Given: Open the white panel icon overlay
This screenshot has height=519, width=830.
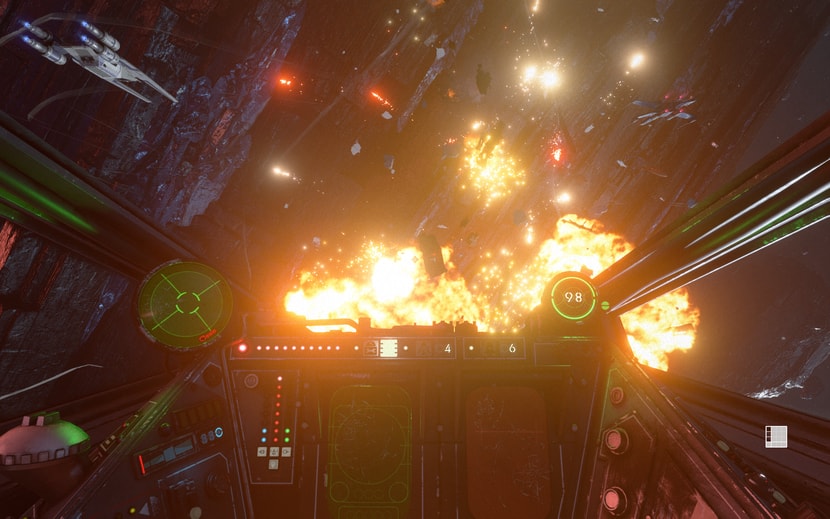Looking at the screenshot, I should pyautogui.click(x=776, y=436).
